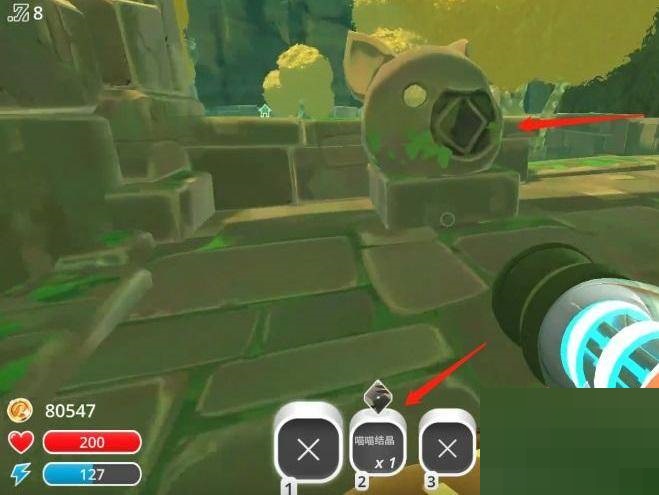Switch to empty vacpack slot number 3

pyautogui.click(x=447, y=449)
